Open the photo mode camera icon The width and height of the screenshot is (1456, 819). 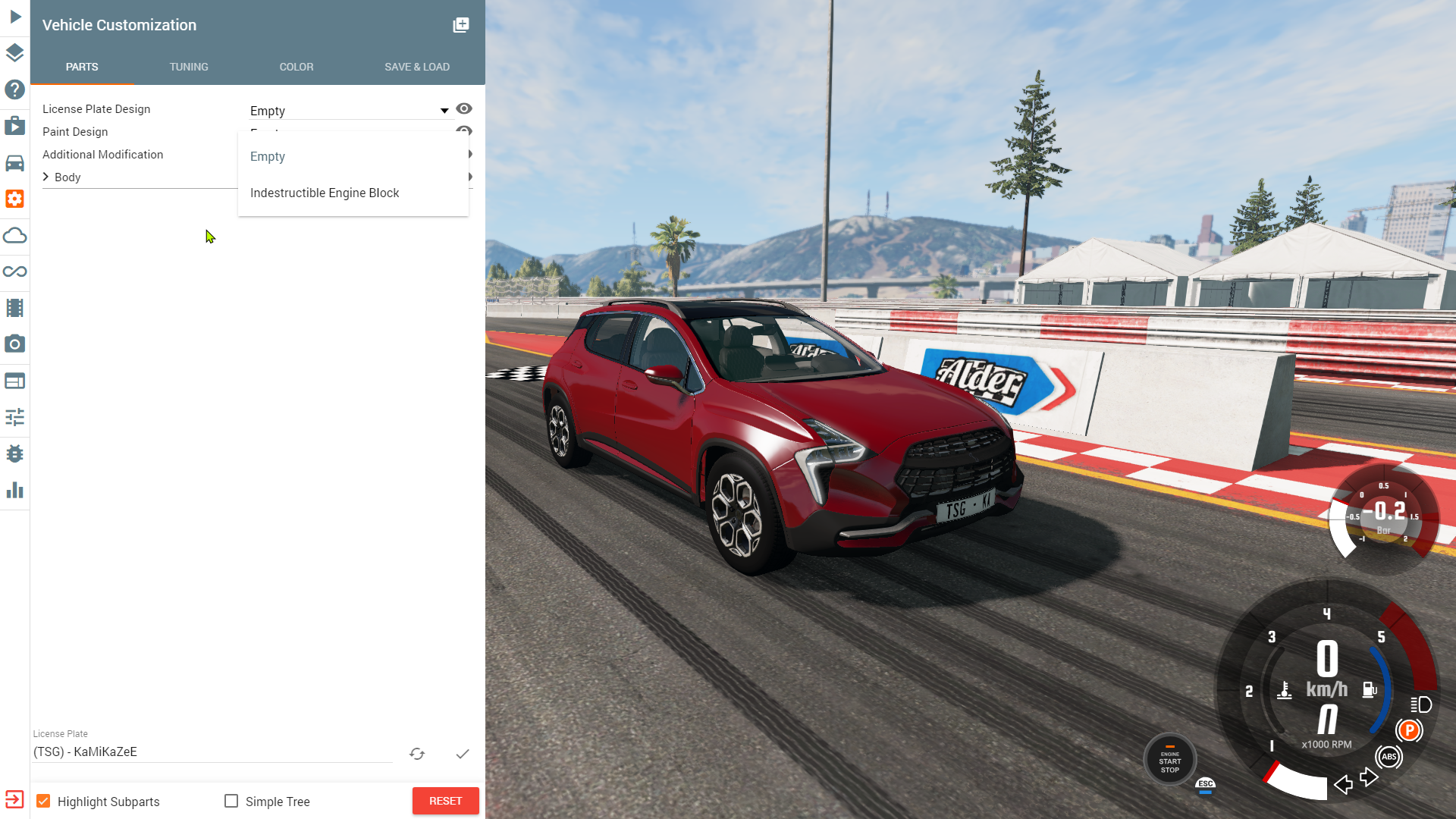[x=14, y=344]
